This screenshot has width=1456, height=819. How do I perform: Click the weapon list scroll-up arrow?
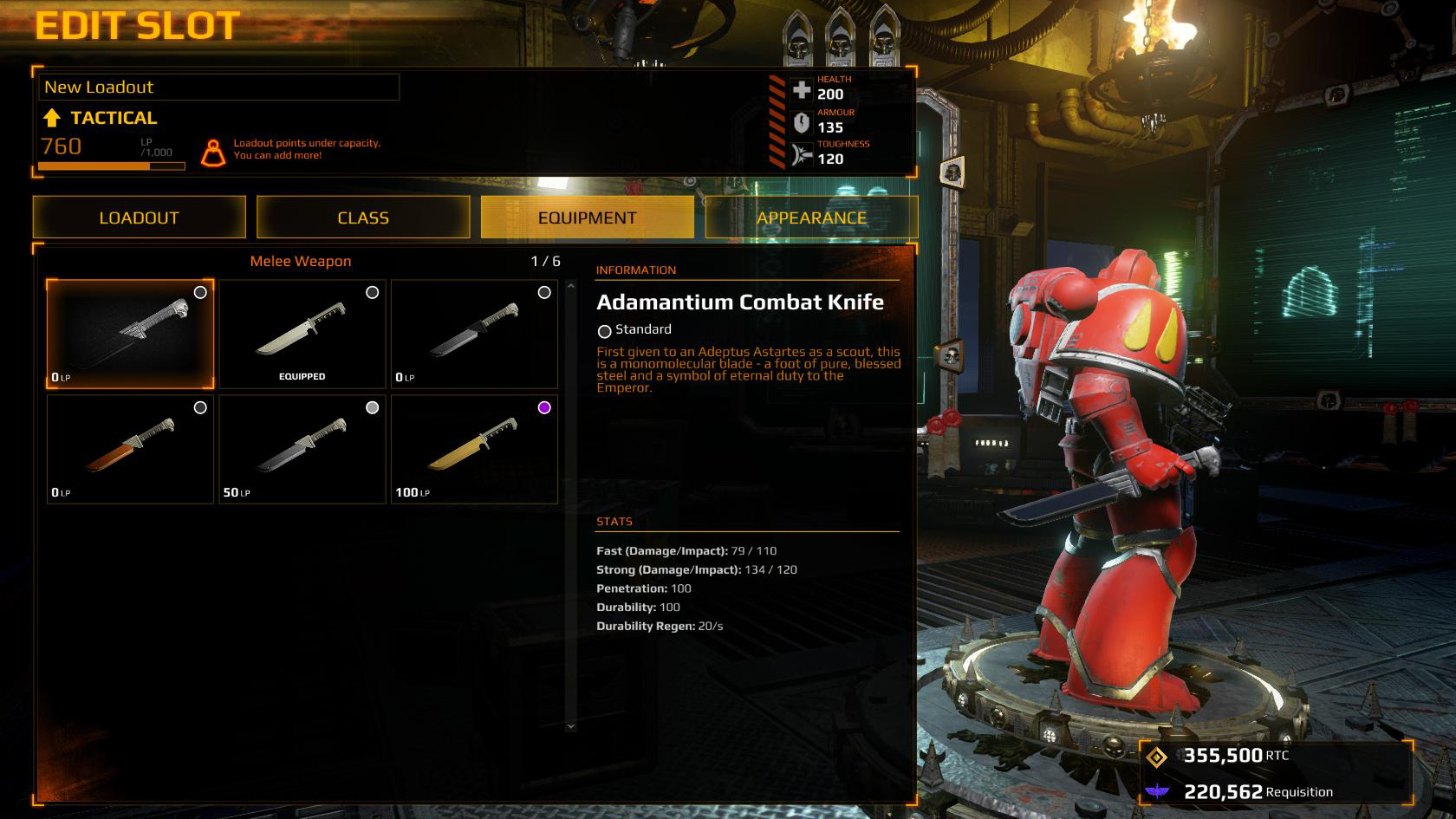pyautogui.click(x=570, y=285)
